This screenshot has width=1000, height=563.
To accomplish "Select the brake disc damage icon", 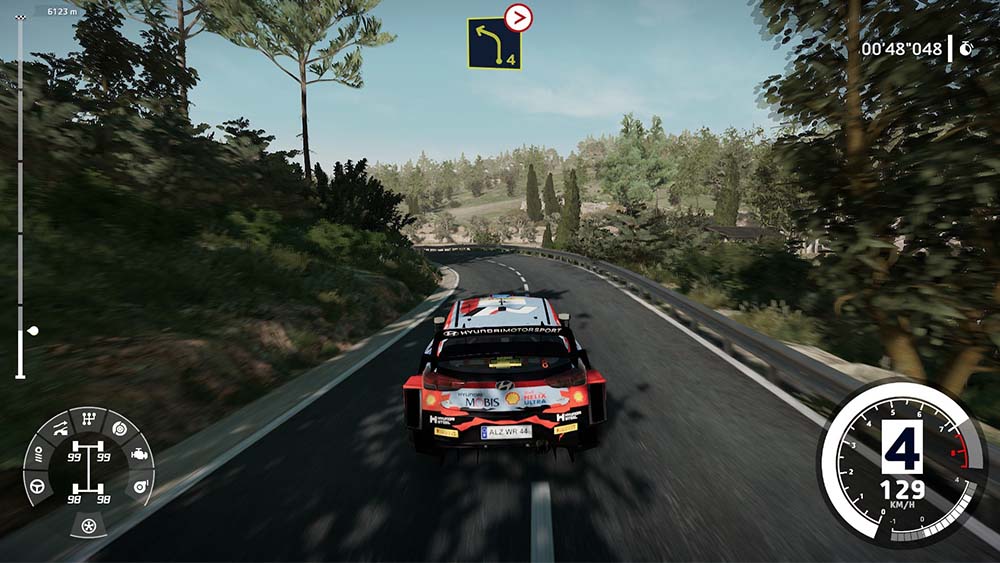I will coord(118,429).
